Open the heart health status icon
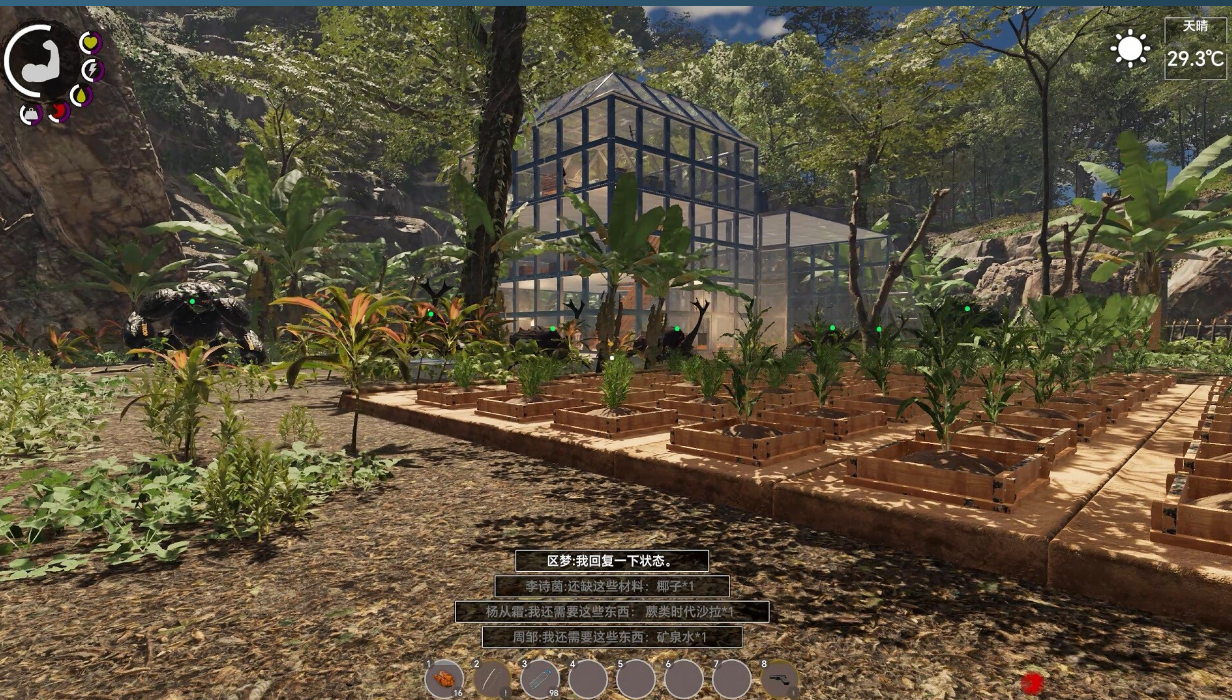This screenshot has height=700, width=1232. 91,43
